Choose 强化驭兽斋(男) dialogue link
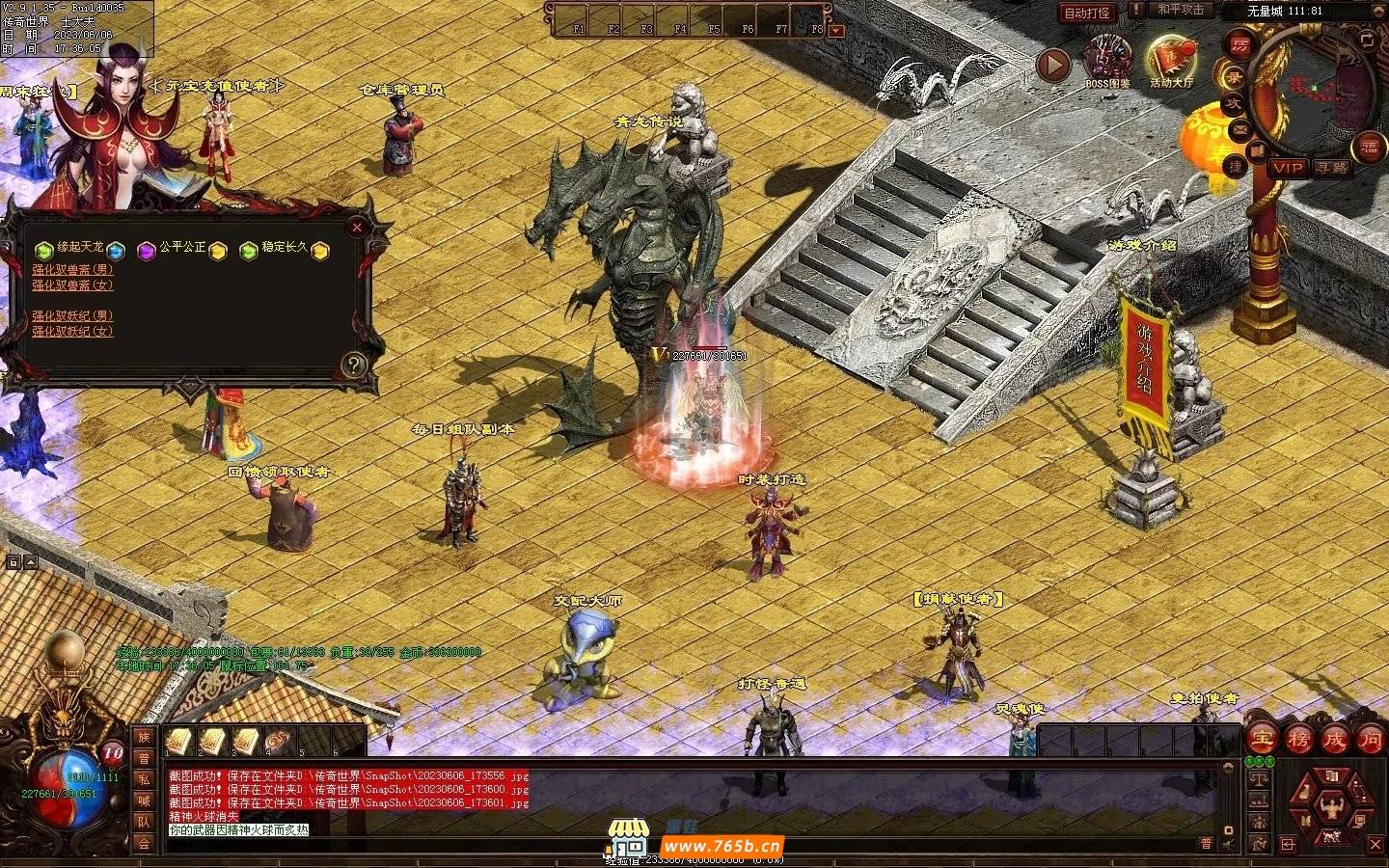The image size is (1389, 868). [x=72, y=270]
